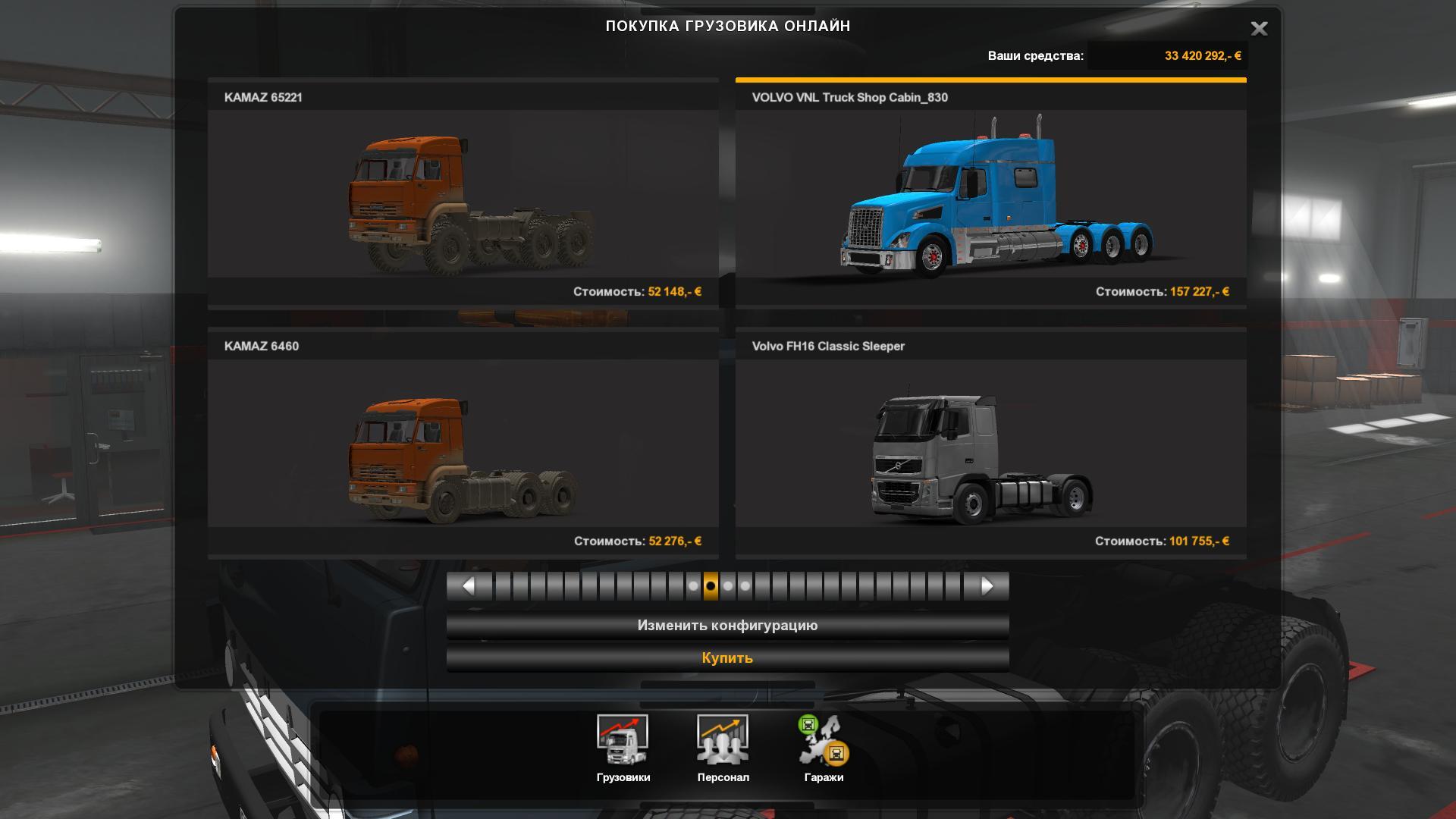1456x819 pixels.
Task: Select the highlighted current page marker
Action: [711, 586]
